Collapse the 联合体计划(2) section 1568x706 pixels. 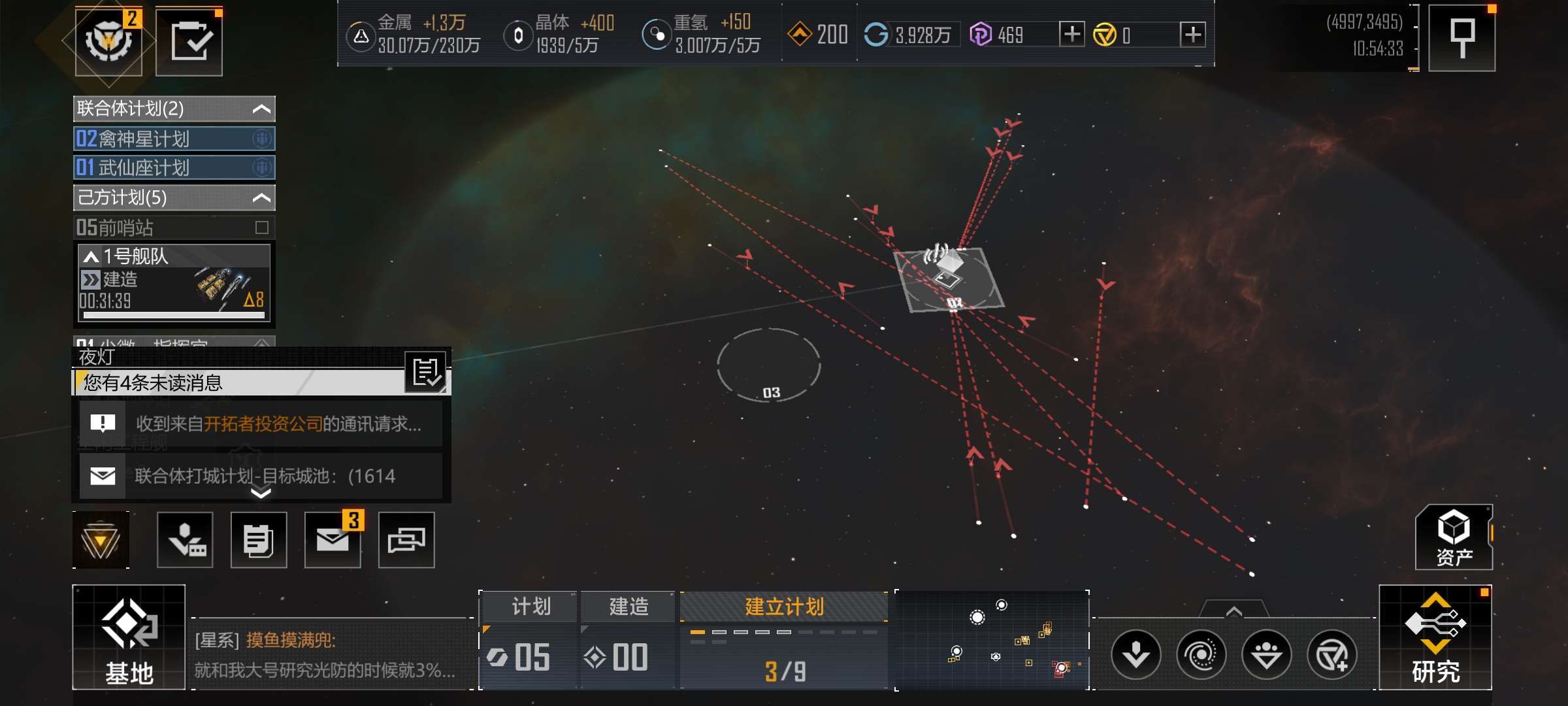[x=261, y=109]
